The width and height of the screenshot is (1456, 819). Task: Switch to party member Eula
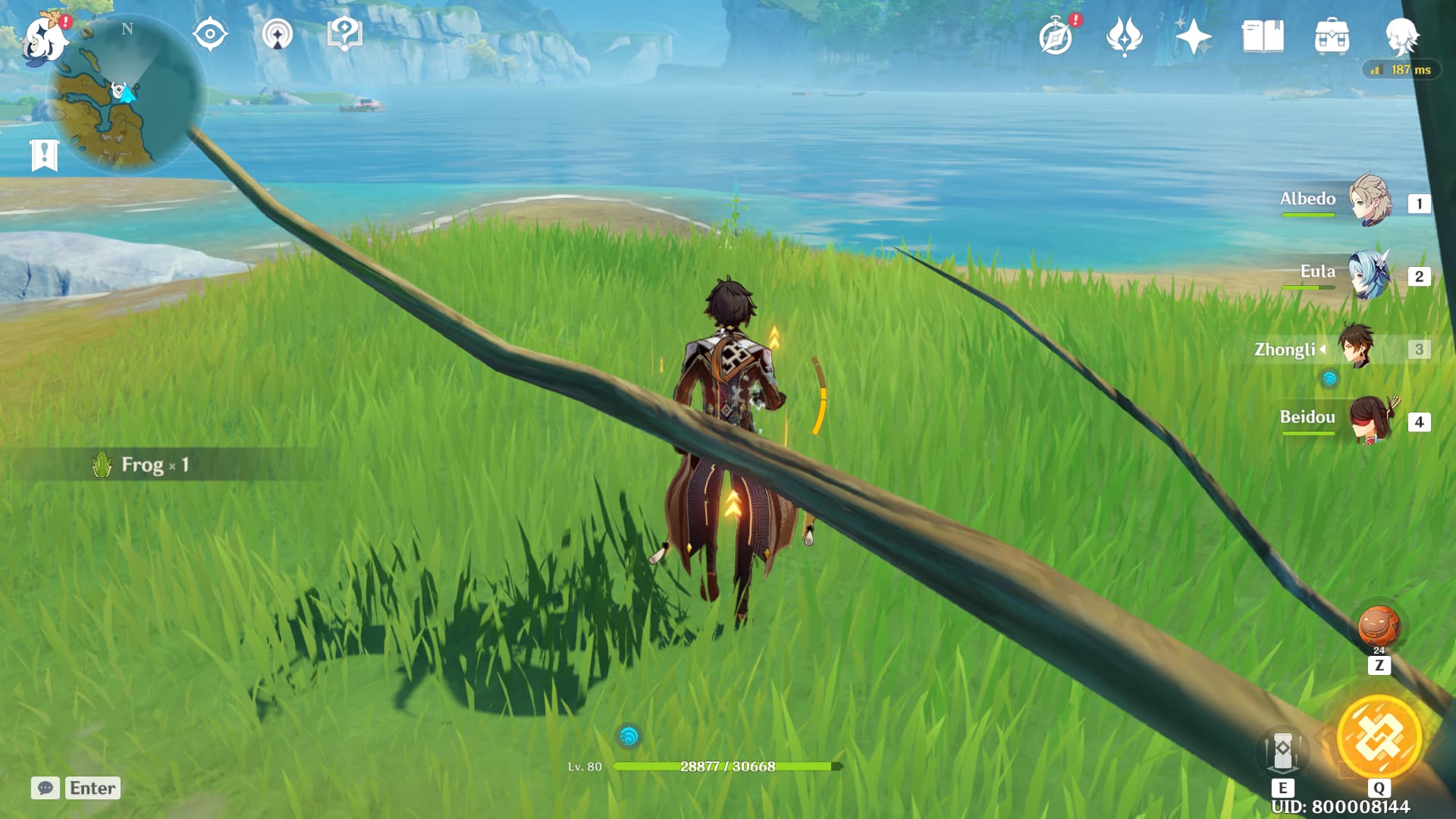(1370, 274)
